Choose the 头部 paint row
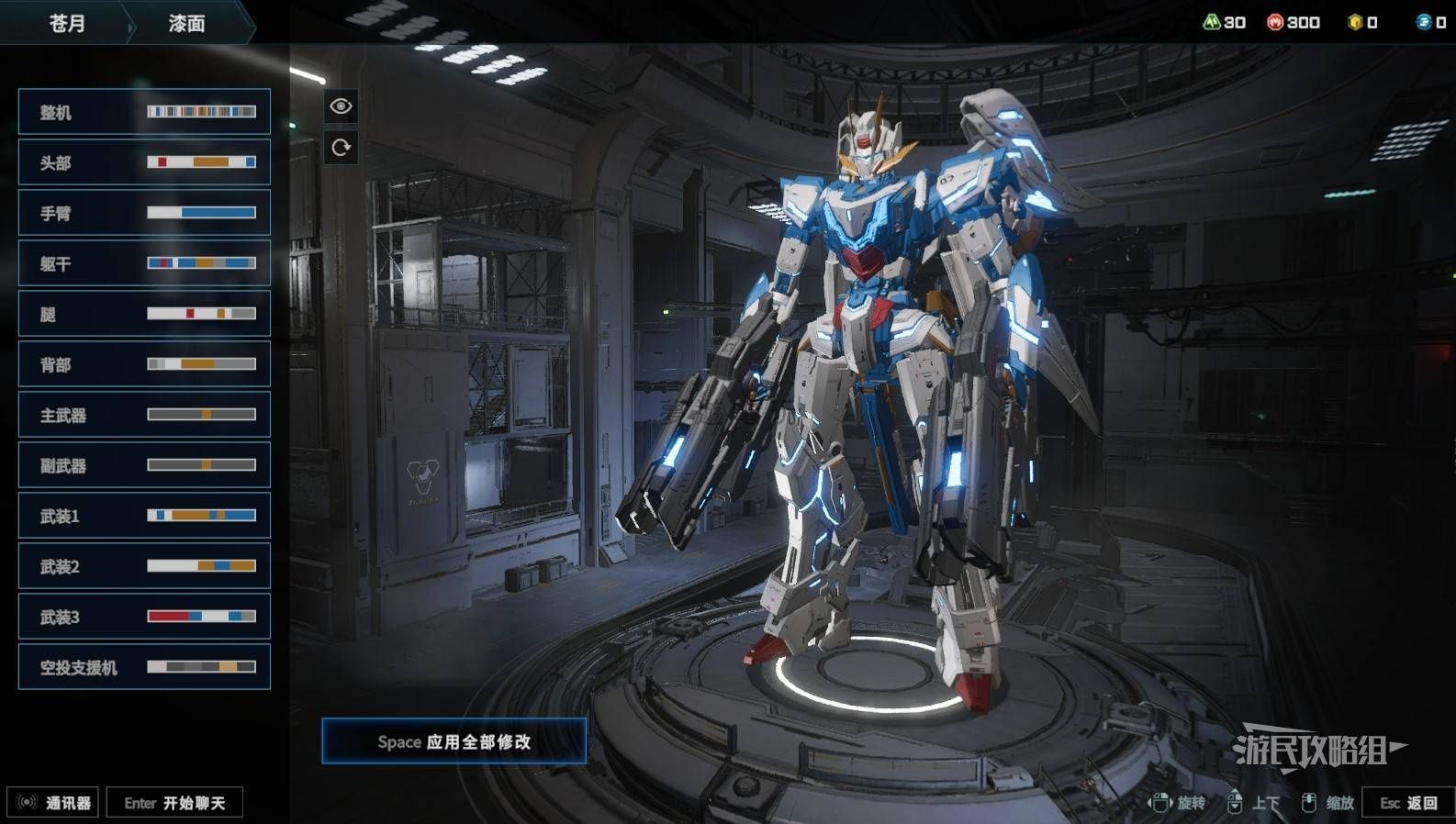The height and width of the screenshot is (824, 1456). pos(144,162)
